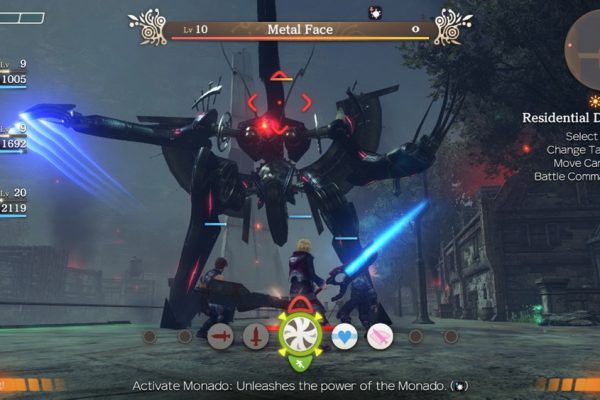Trigger the pink art icon
Screen dimensions: 600x400
pos(380,337)
